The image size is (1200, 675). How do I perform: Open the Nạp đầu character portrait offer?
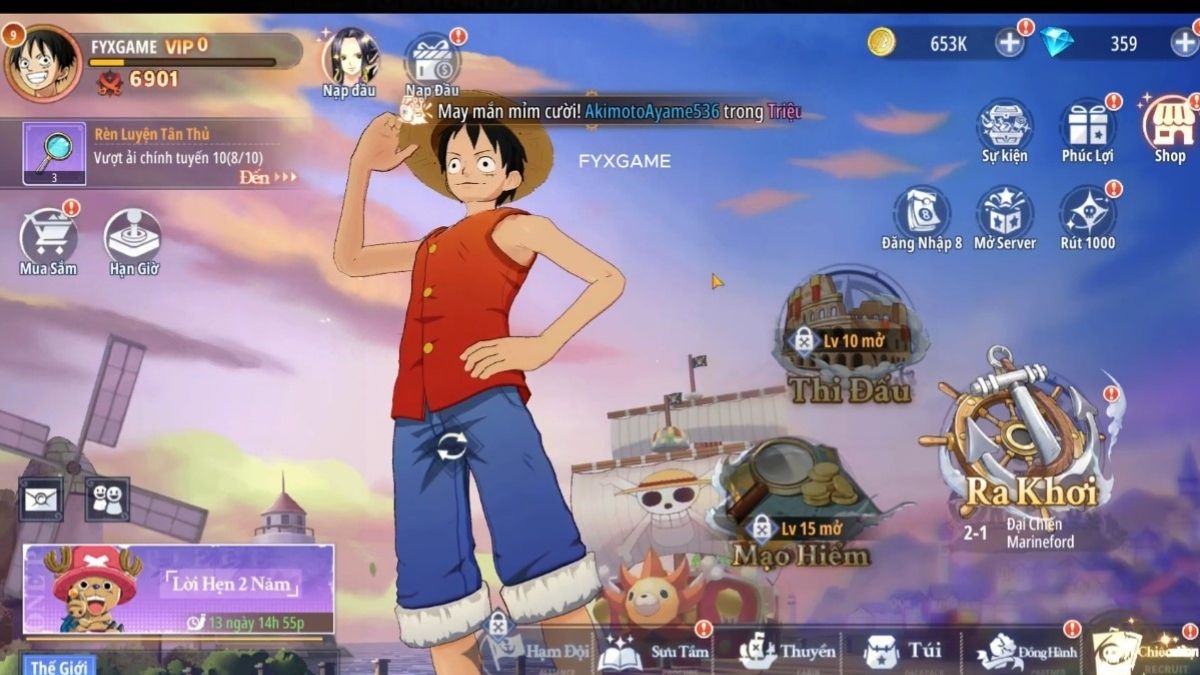point(350,57)
